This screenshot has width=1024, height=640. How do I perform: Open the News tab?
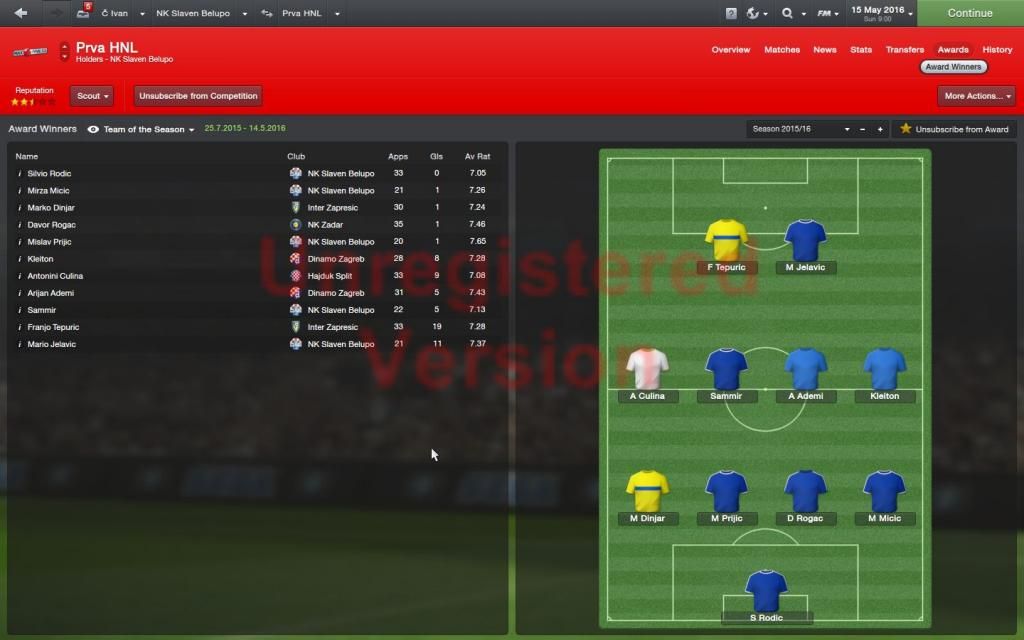824,50
